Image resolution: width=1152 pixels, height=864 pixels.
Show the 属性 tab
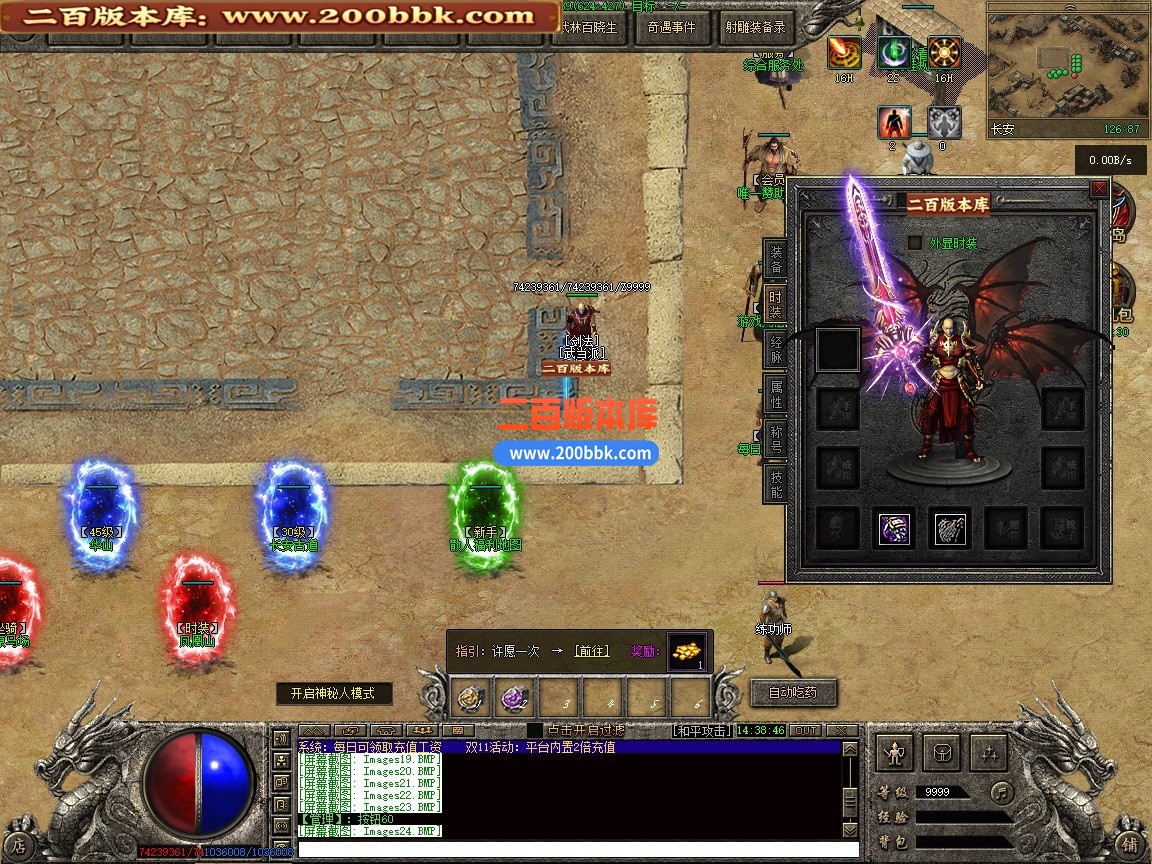point(777,395)
